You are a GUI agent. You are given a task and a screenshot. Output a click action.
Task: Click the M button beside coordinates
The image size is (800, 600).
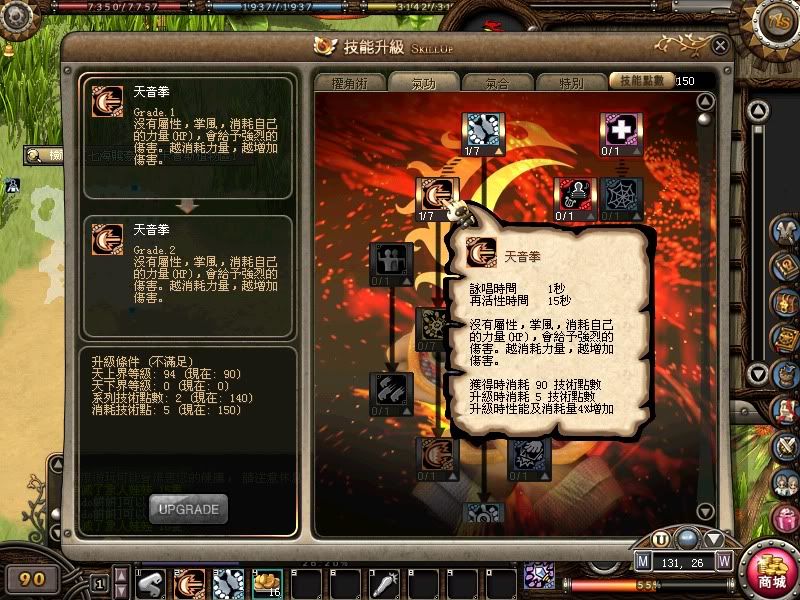643,561
